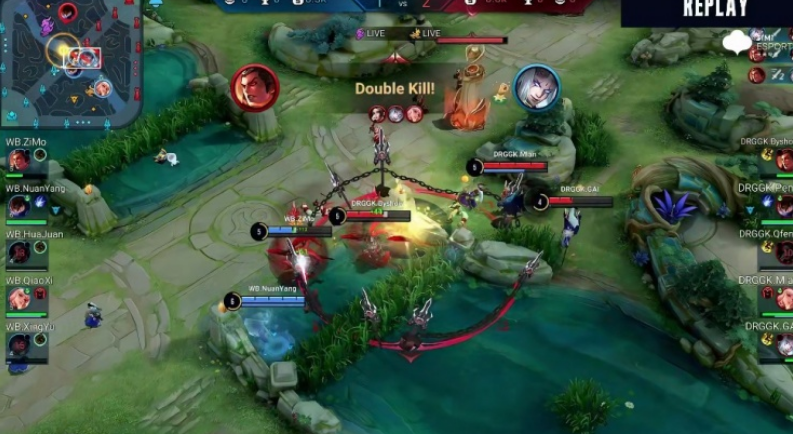Choose WB.HuaJuan's hero portrait
Screen dimensions: 793x434
point(18,253)
